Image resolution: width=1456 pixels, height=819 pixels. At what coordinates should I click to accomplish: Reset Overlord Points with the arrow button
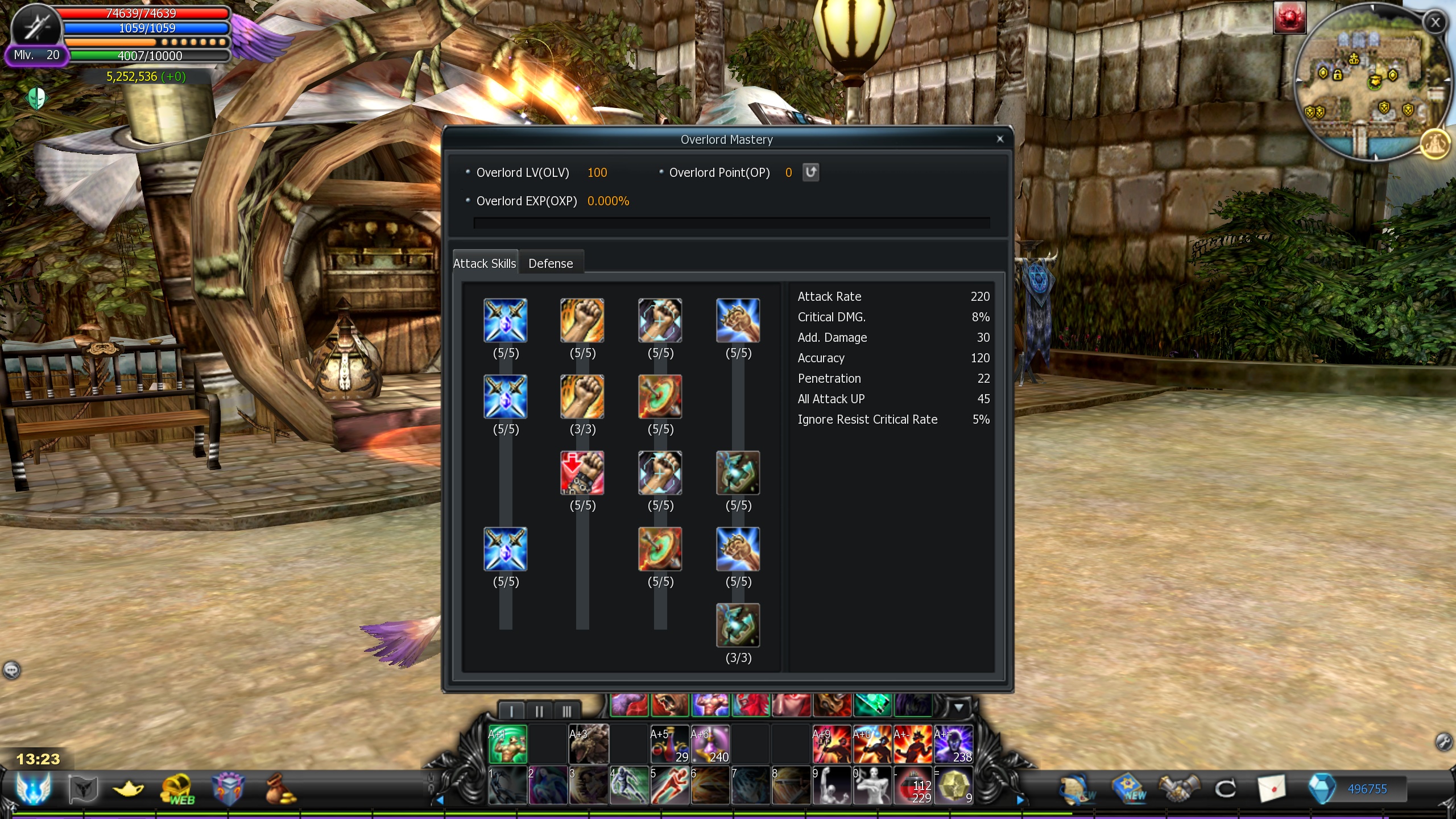pos(810,172)
